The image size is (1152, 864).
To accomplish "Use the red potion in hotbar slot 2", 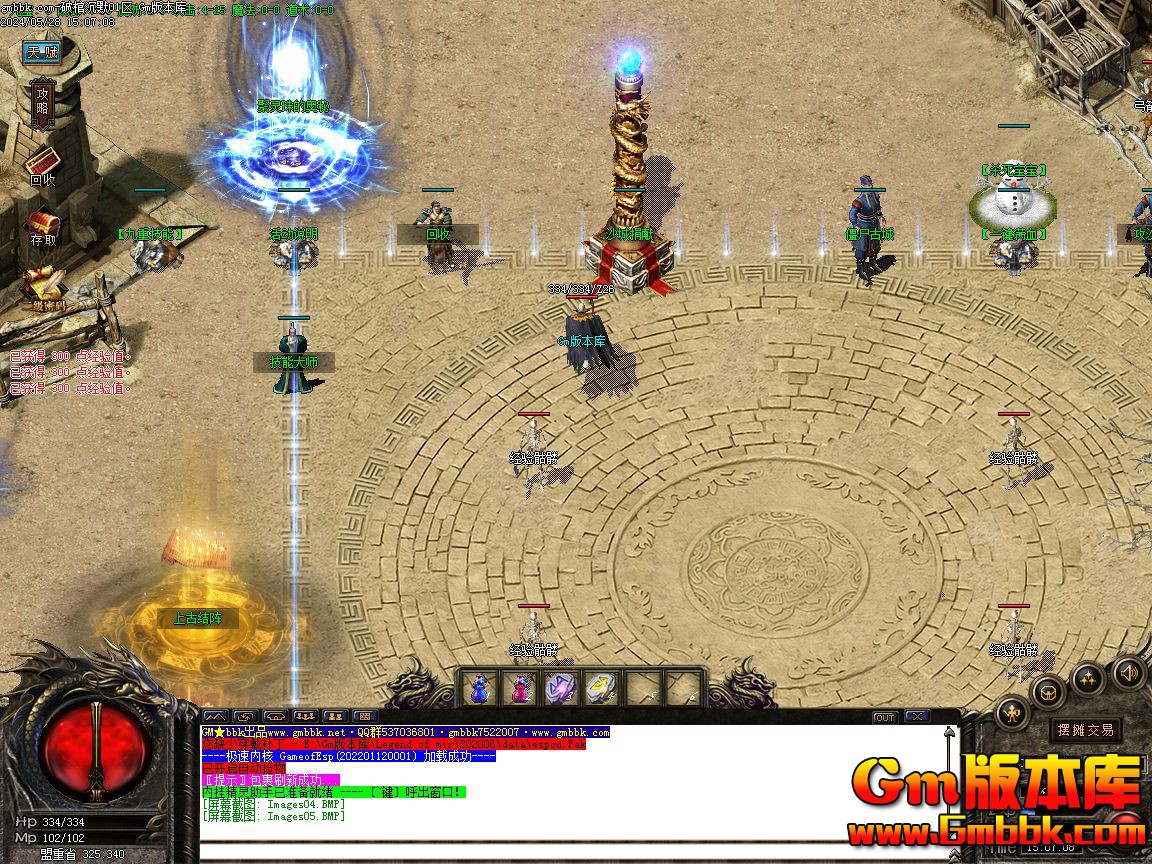I will pos(521,688).
